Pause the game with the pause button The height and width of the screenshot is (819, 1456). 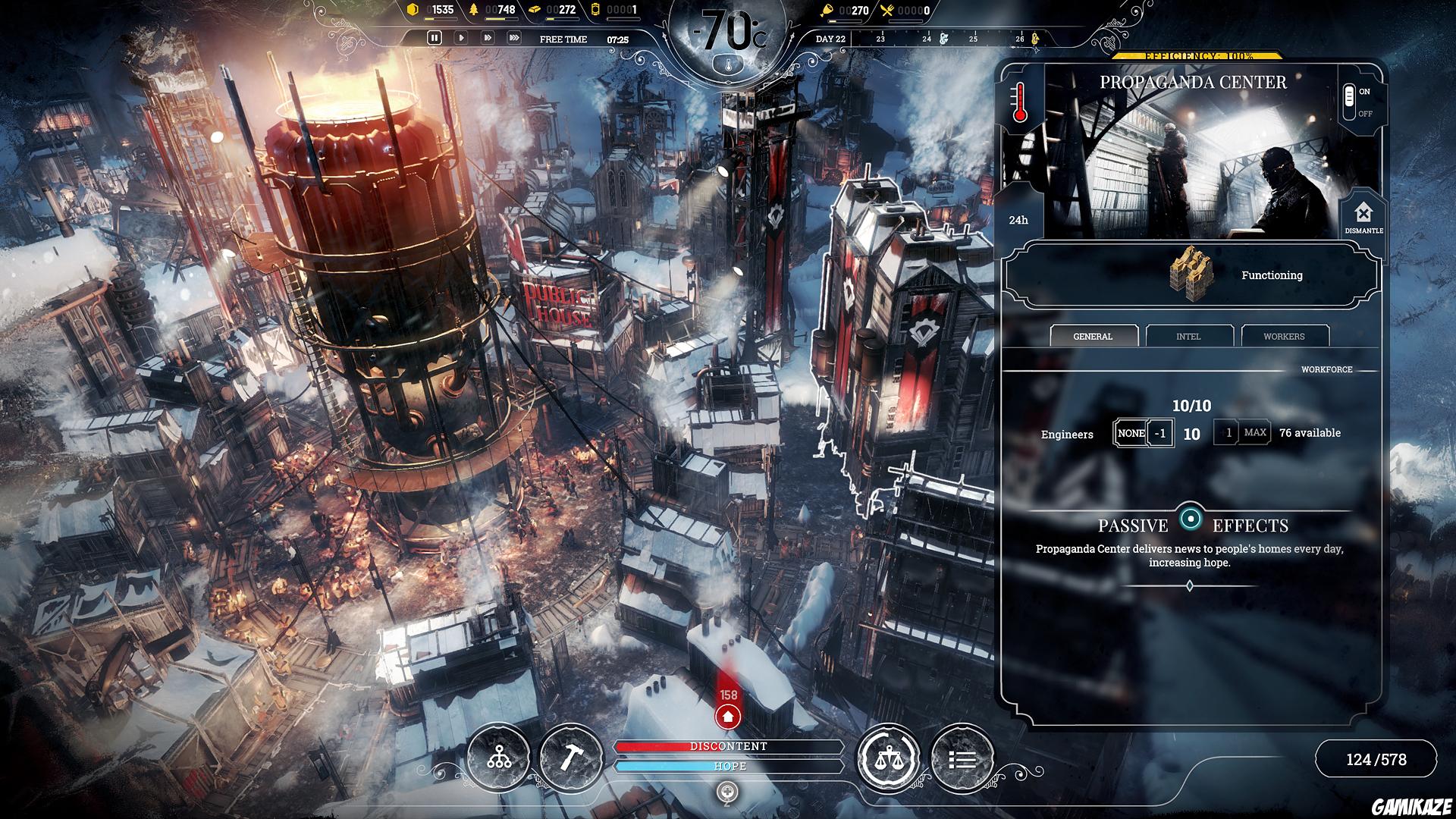[436, 36]
